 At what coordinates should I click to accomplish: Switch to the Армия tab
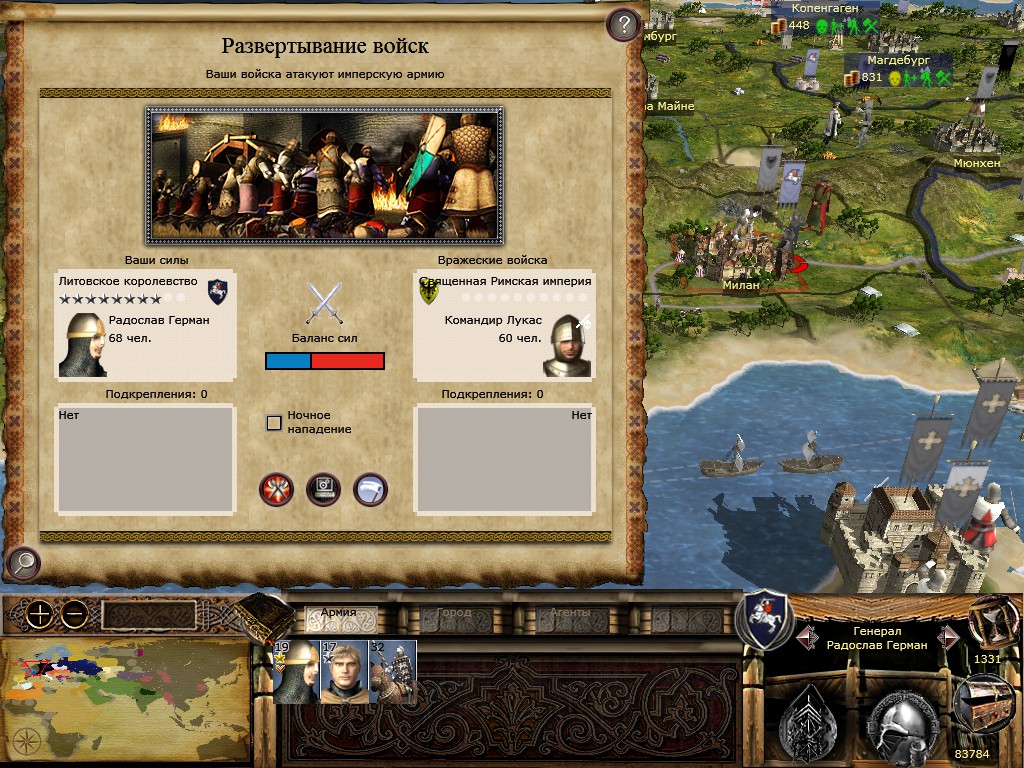click(x=338, y=613)
